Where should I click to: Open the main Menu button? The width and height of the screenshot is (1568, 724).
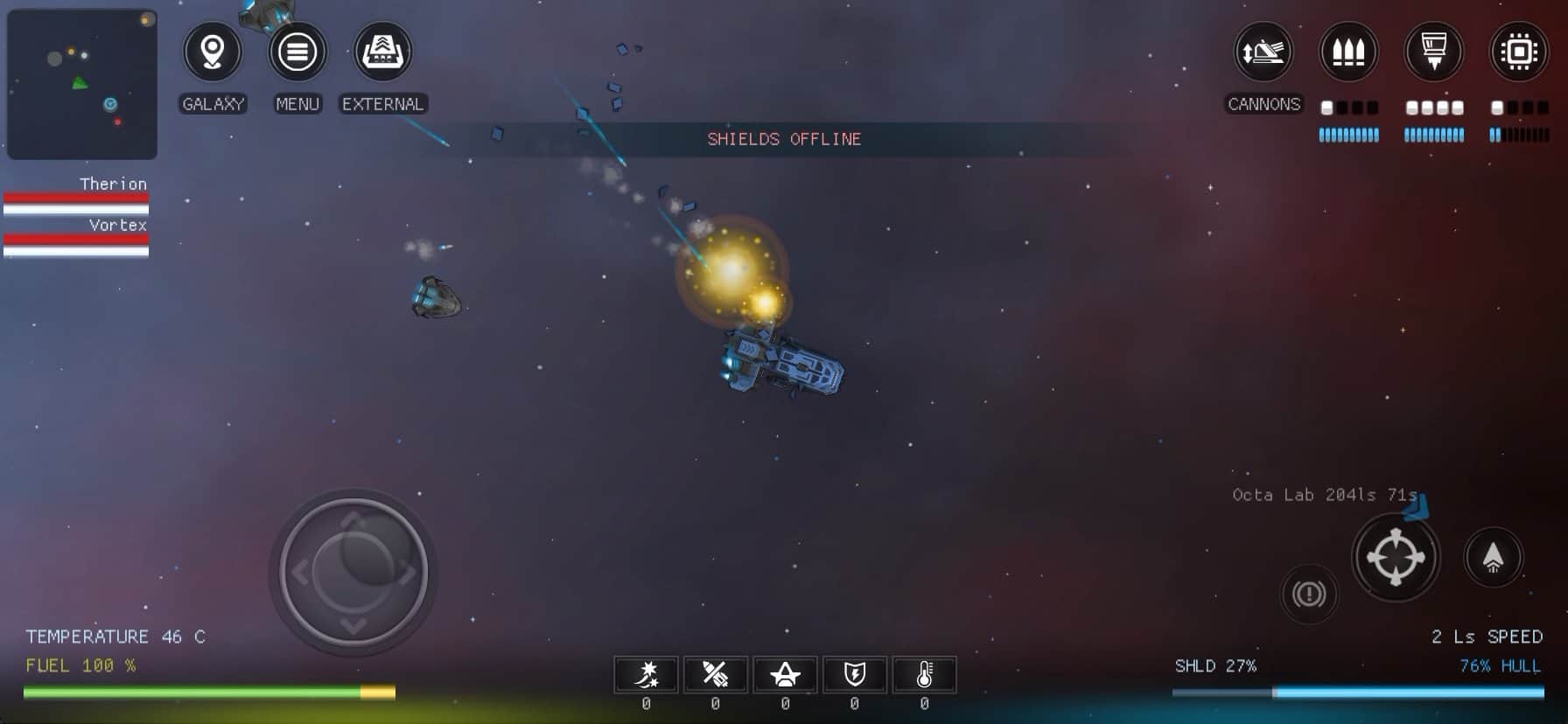297,52
